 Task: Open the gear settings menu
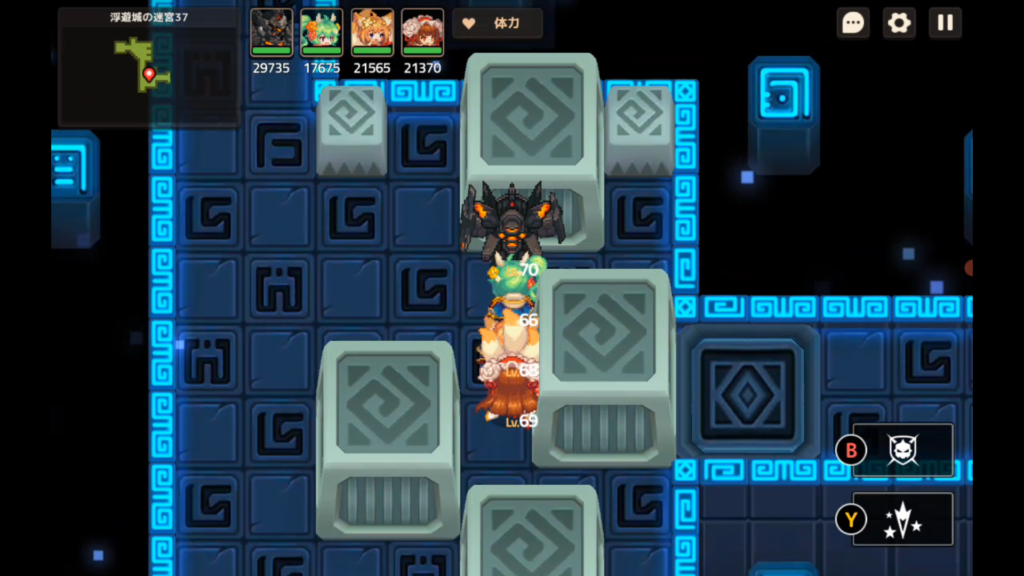pos(899,23)
